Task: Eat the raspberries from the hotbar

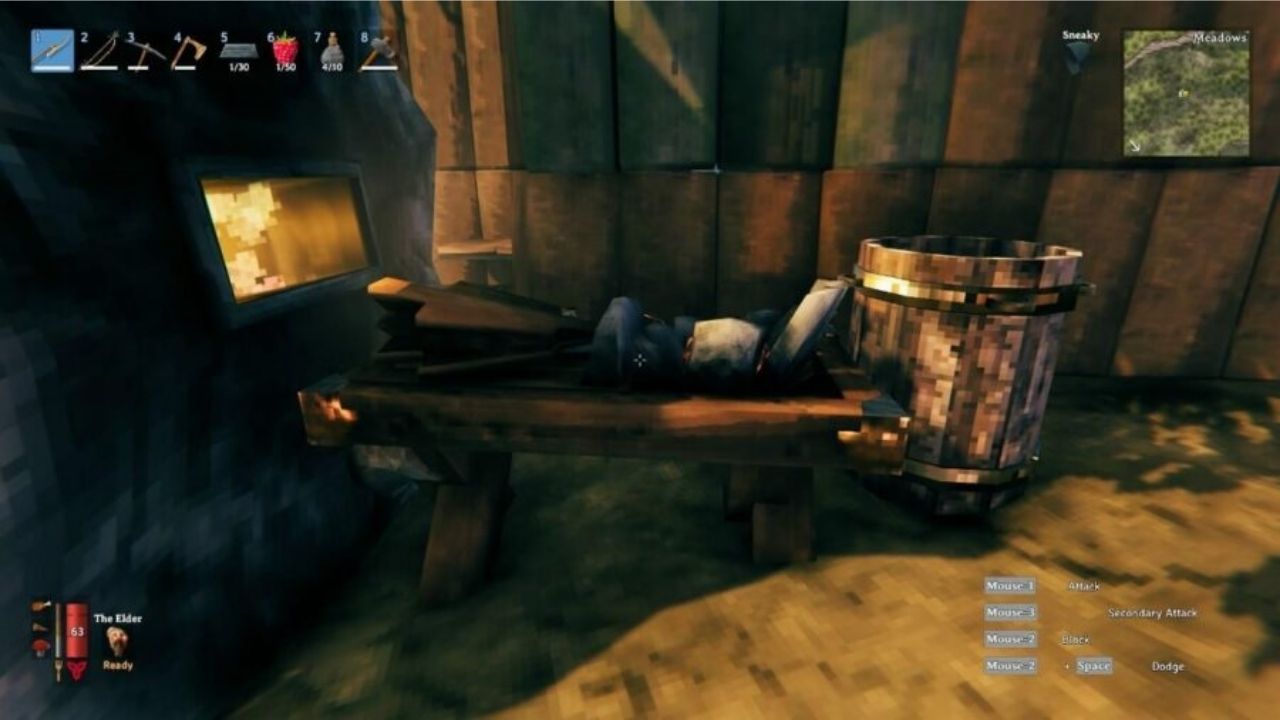Action: [285, 51]
